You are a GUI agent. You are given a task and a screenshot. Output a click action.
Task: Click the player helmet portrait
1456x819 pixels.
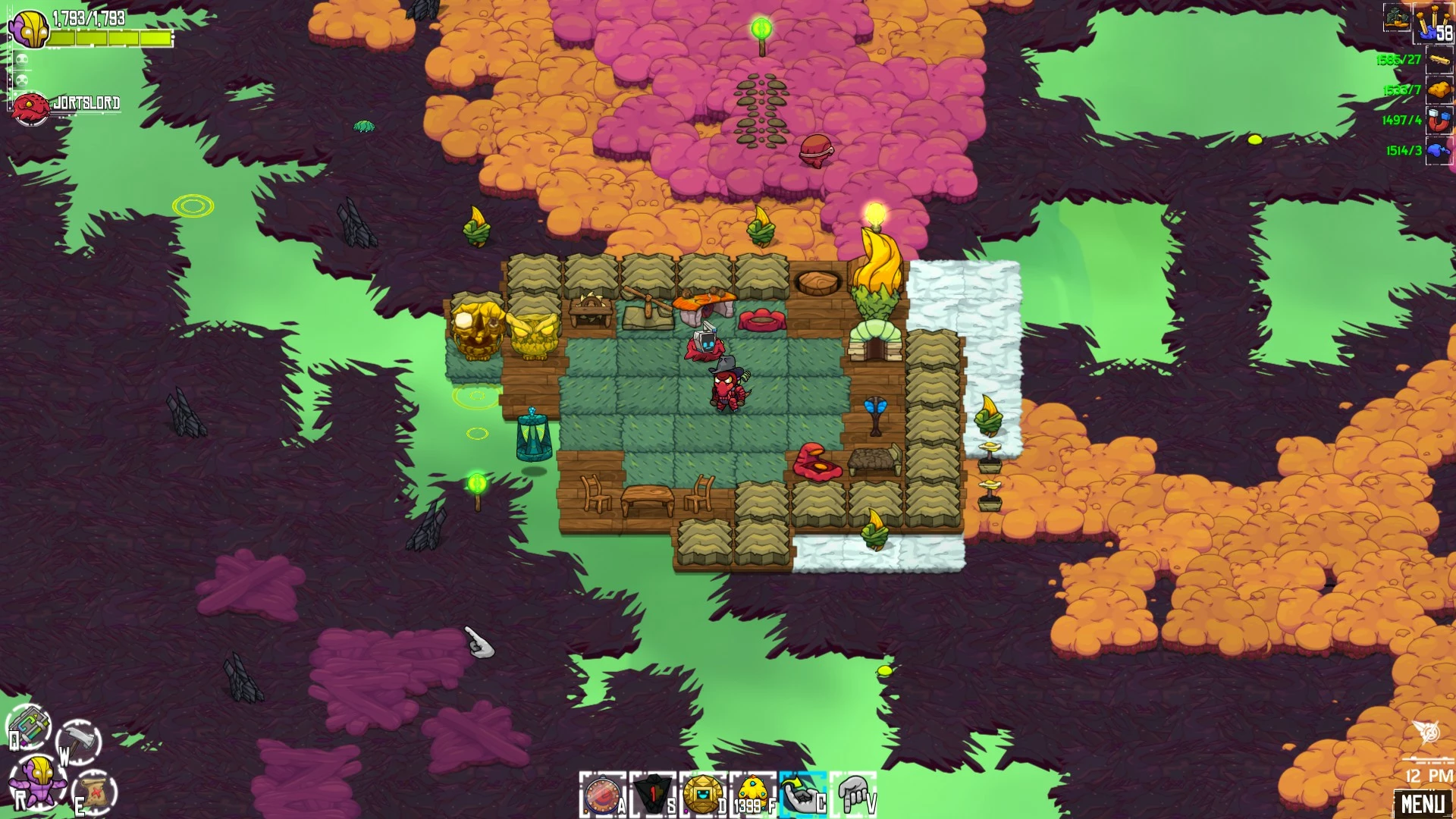[x=29, y=28]
